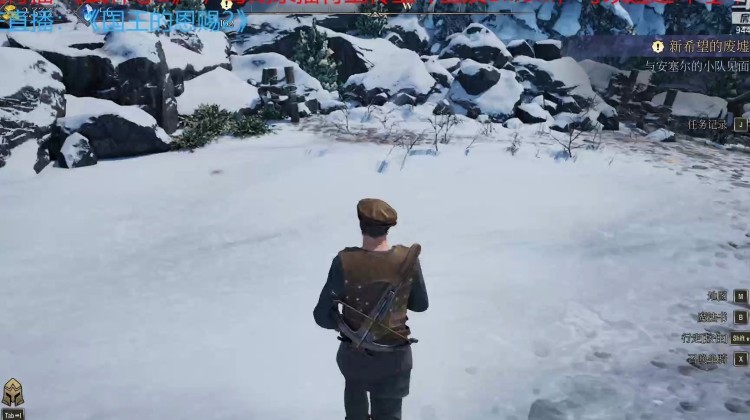Open the helmet character menu icon
Screen dimensions: 750x420
pyautogui.click(x=13, y=393)
